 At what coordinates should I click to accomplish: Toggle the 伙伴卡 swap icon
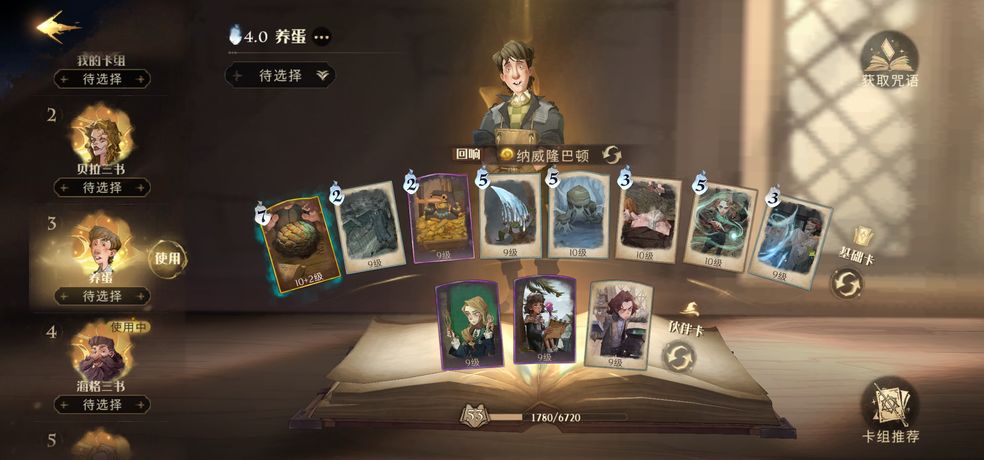click(679, 356)
